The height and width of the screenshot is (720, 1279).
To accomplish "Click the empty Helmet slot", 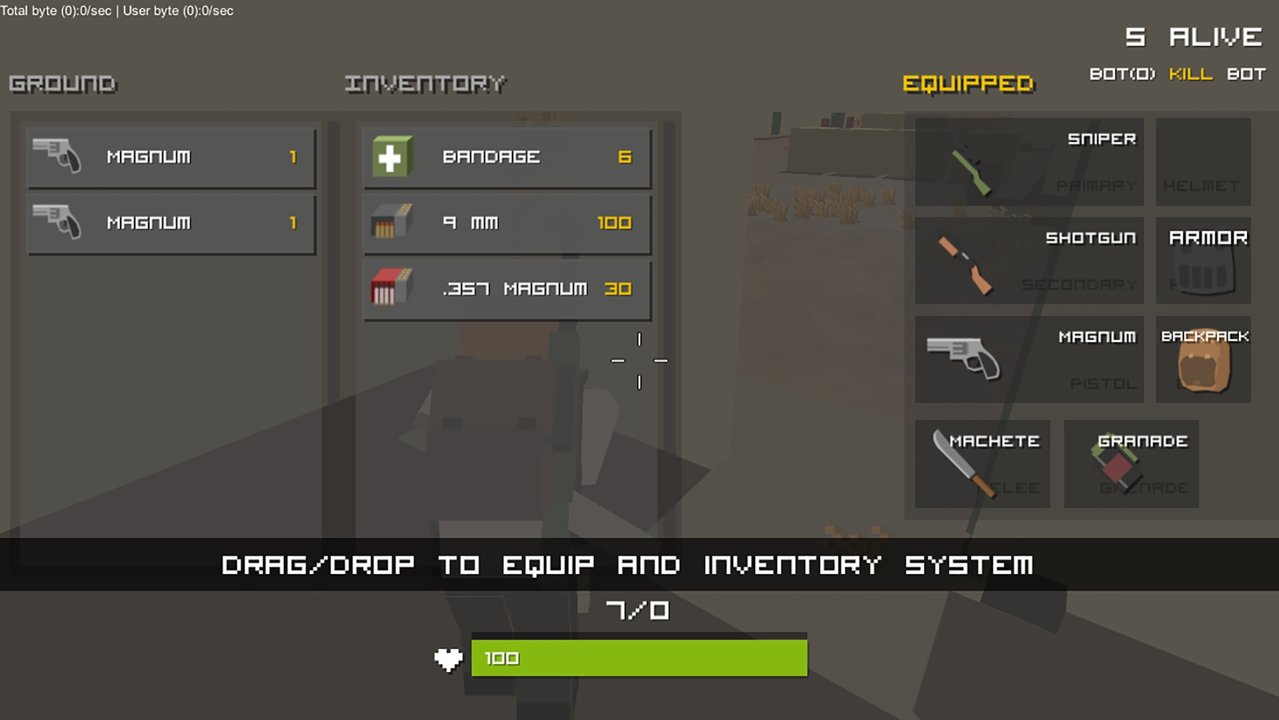I will click(1203, 162).
